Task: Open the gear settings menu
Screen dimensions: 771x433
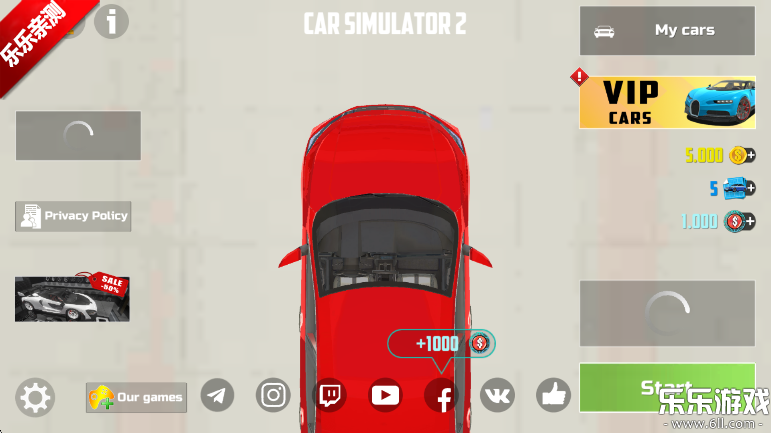Action: (x=36, y=397)
